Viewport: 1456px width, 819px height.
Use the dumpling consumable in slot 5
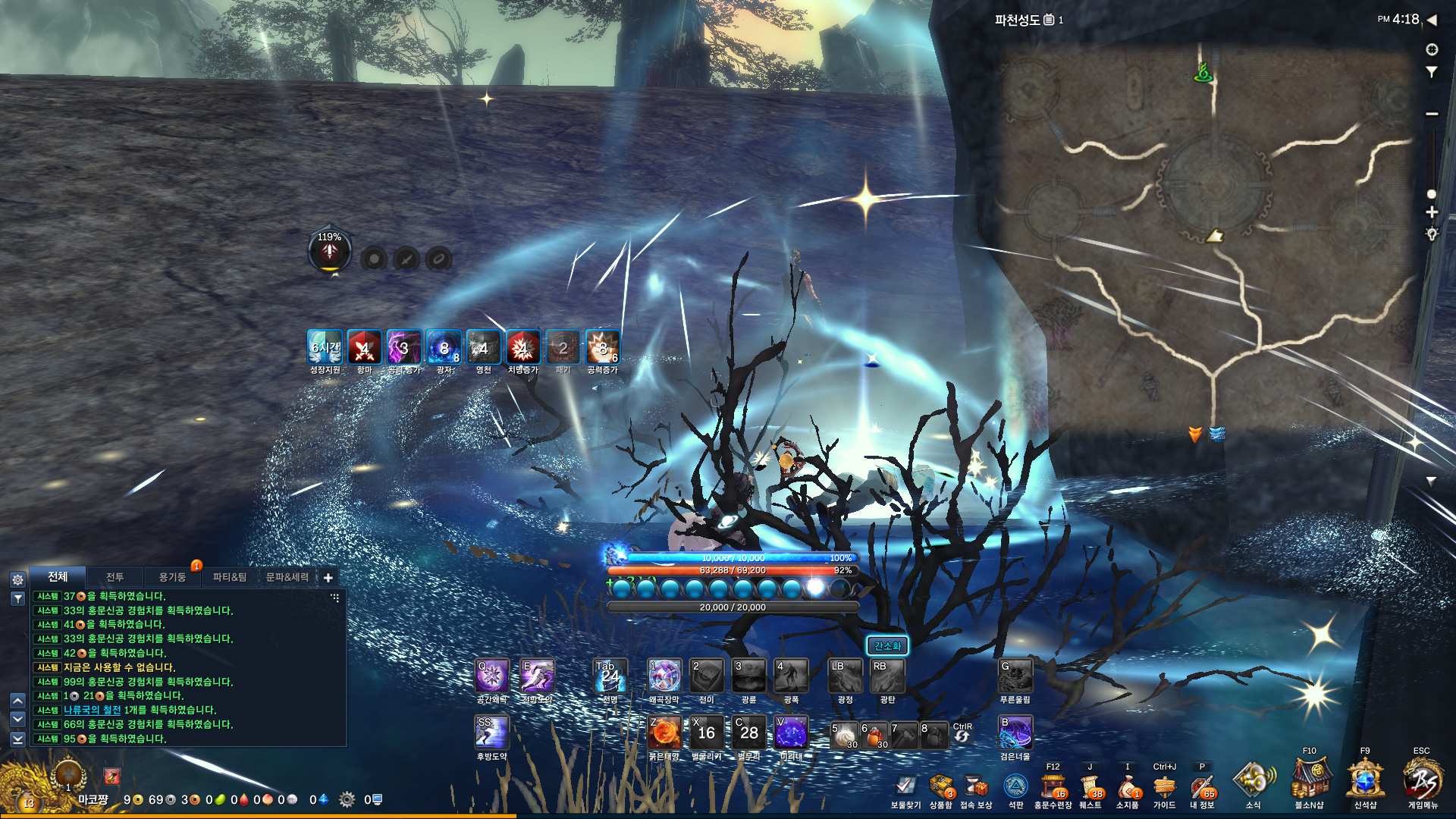click(844, 735)
